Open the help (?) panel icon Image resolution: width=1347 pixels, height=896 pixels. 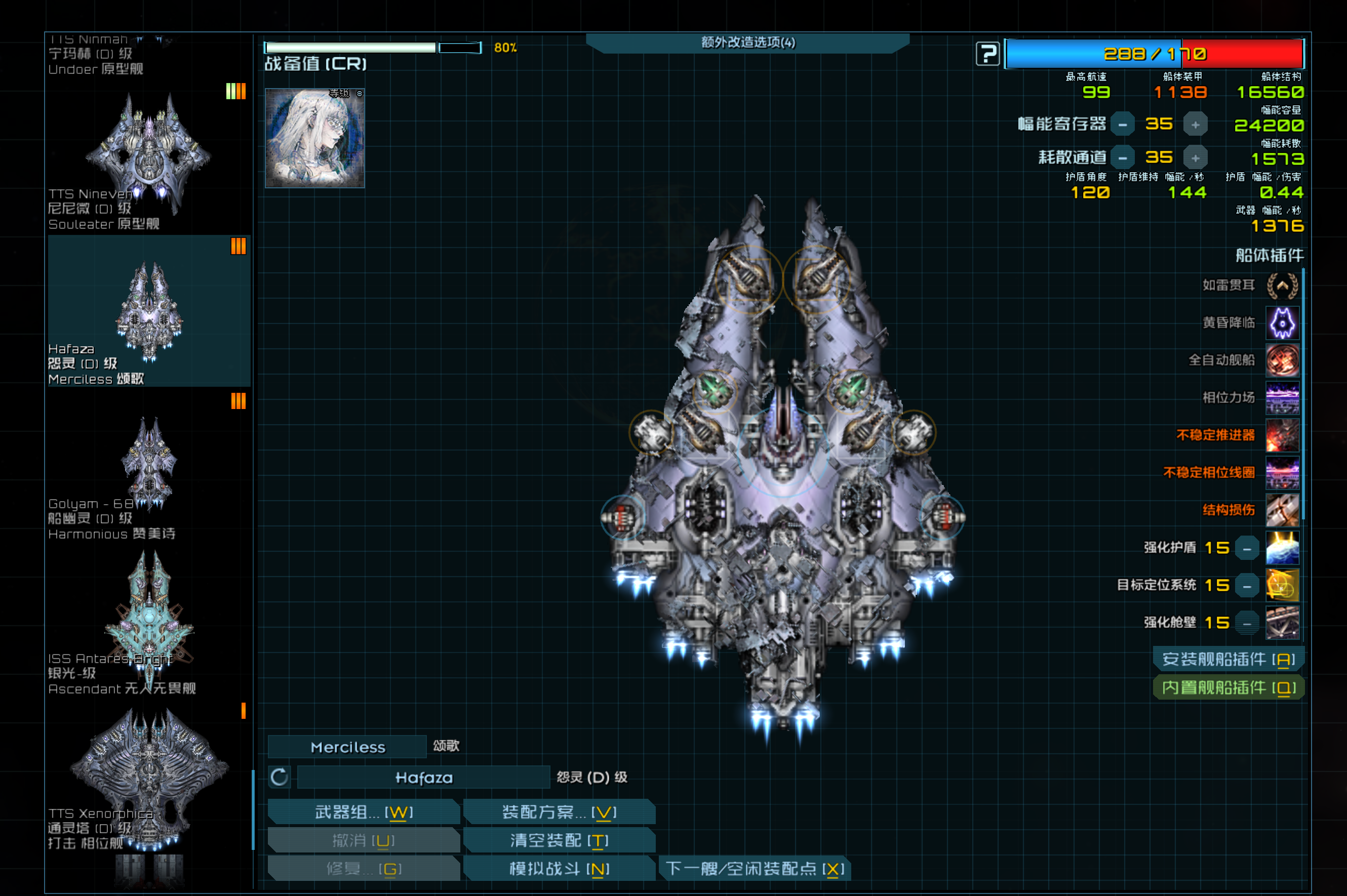[x=987, y=53]
